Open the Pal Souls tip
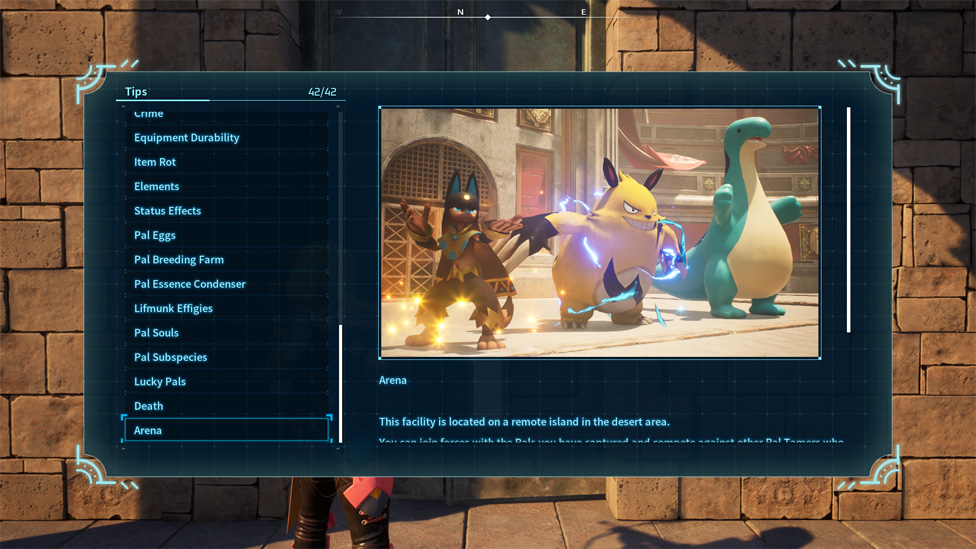 coord(157,333)
